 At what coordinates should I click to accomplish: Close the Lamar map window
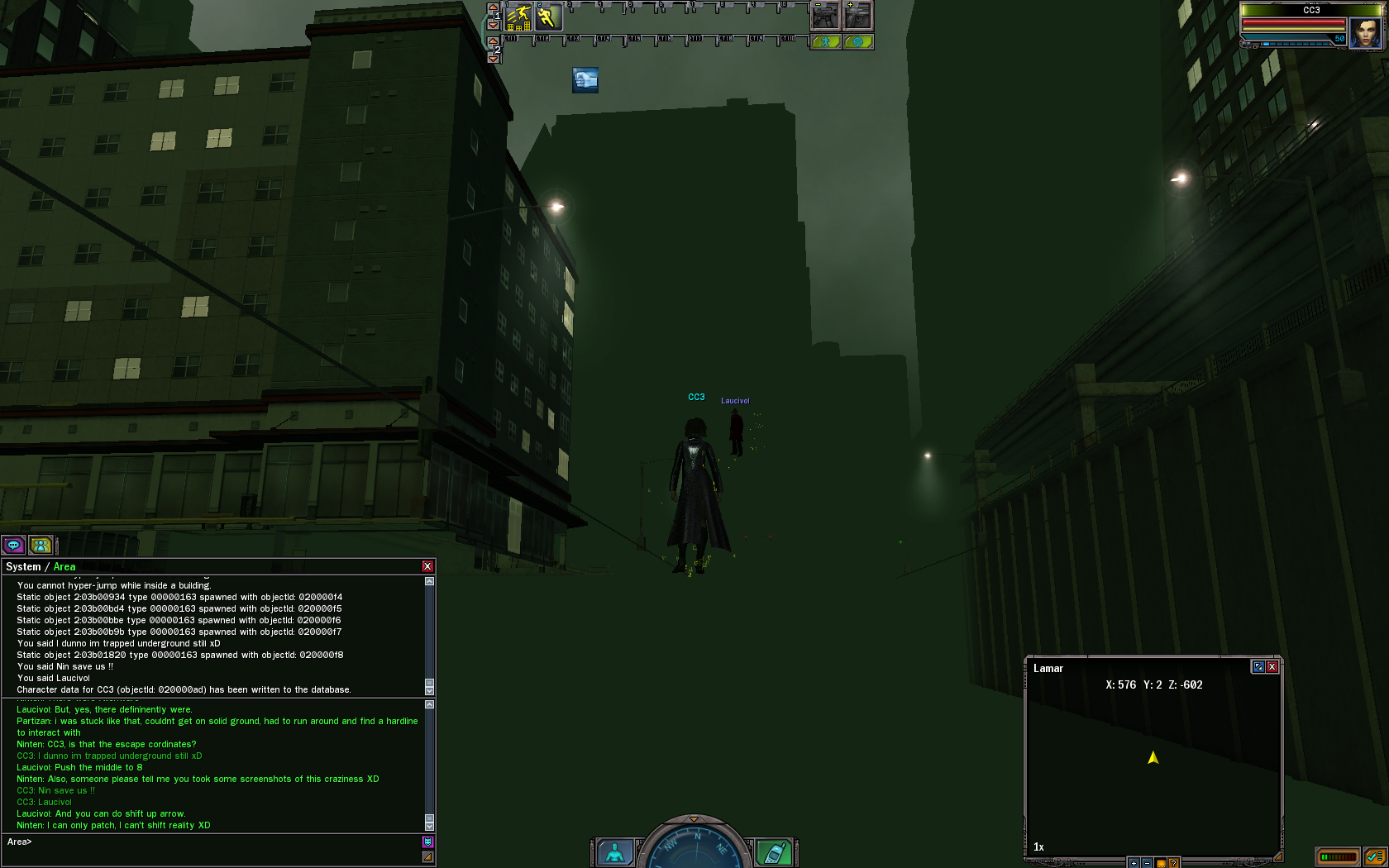tap(1272, 667)
